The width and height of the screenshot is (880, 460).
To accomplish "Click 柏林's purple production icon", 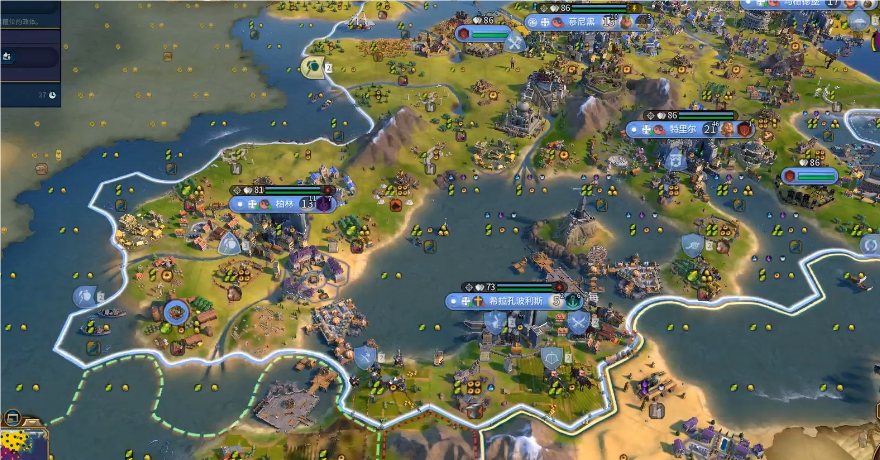I will point(325,203).
